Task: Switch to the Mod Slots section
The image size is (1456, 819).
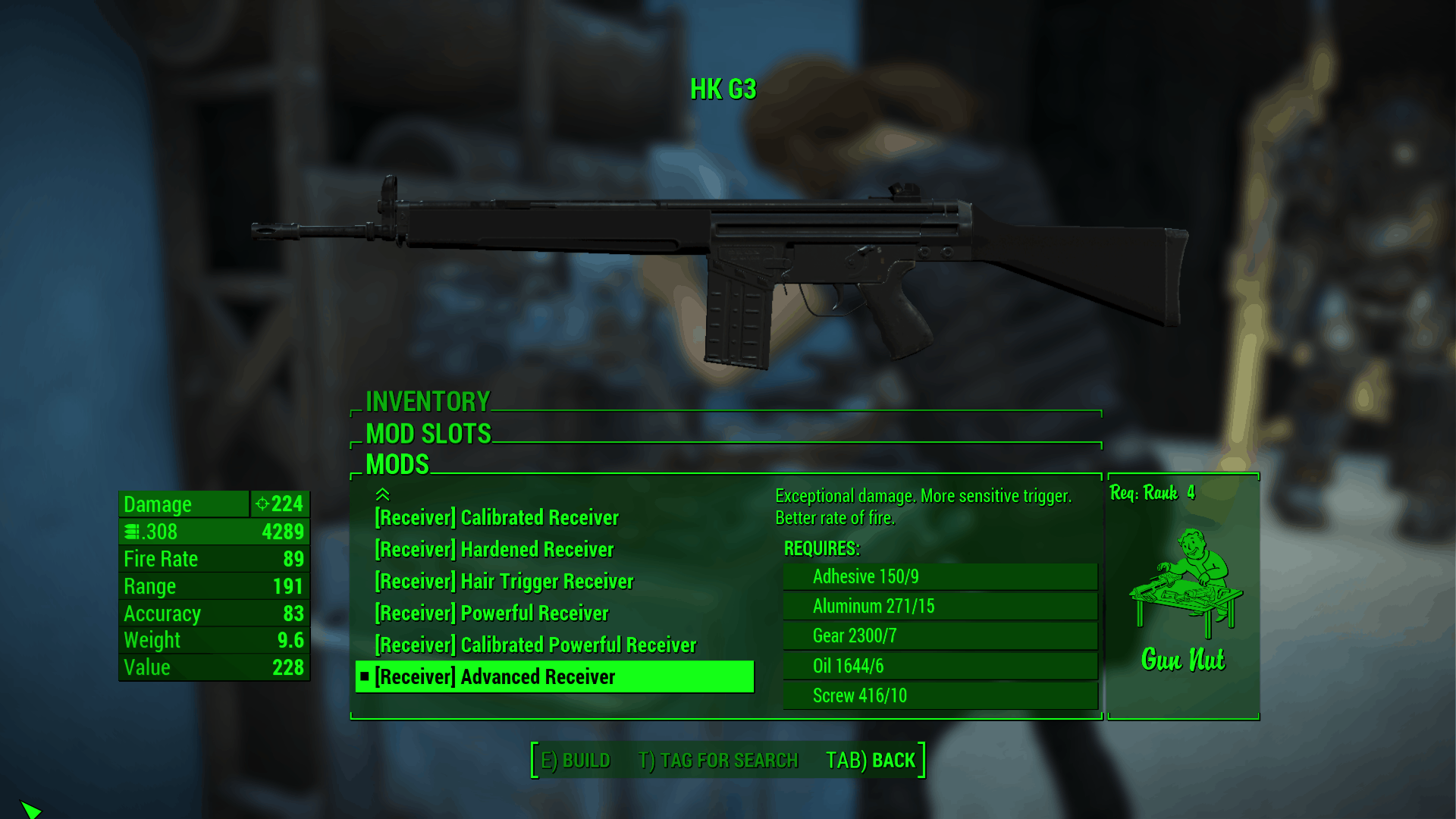Action: pyautogui.click(x=428, y=434)
